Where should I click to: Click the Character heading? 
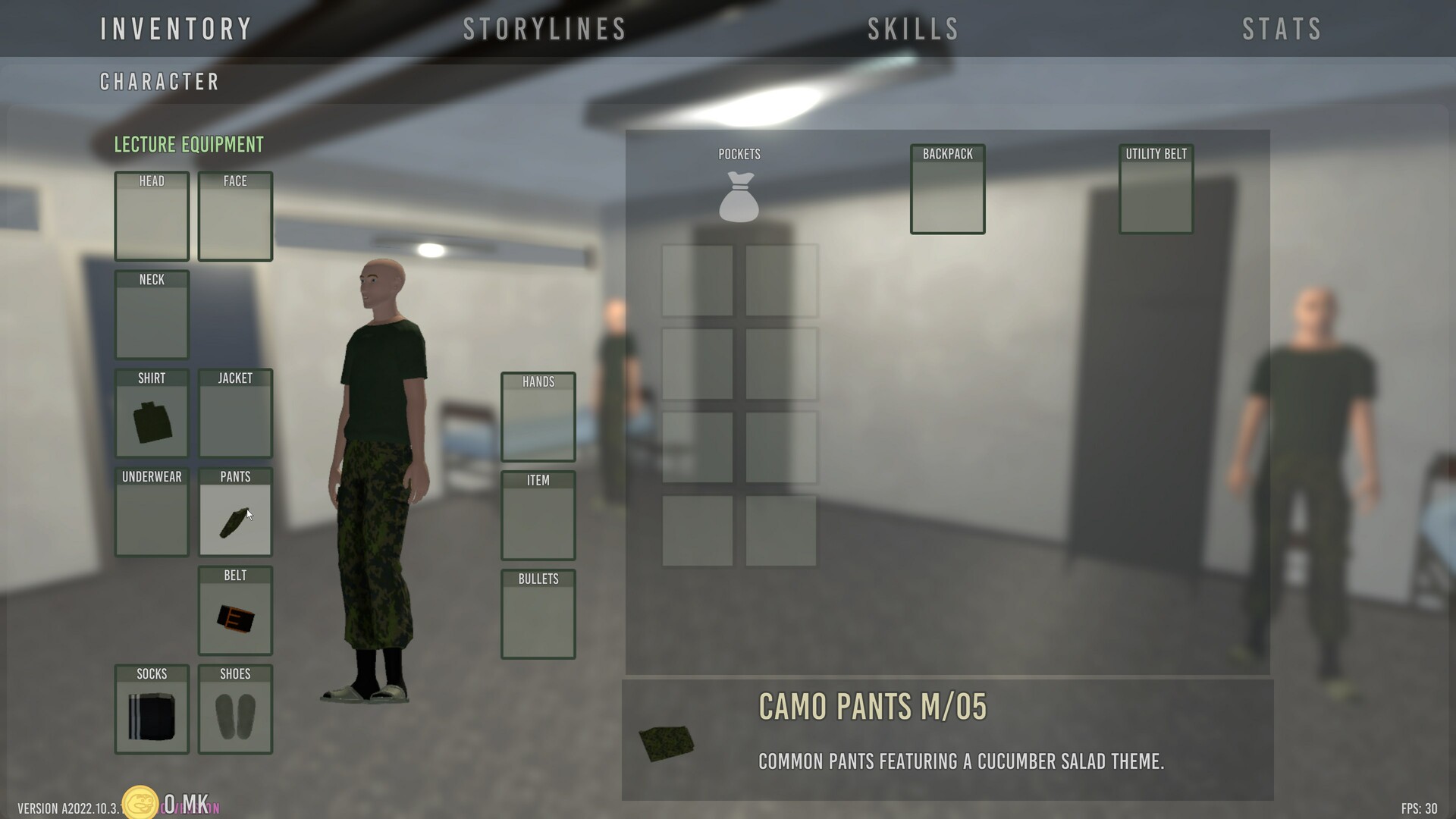tap(160, 82)
